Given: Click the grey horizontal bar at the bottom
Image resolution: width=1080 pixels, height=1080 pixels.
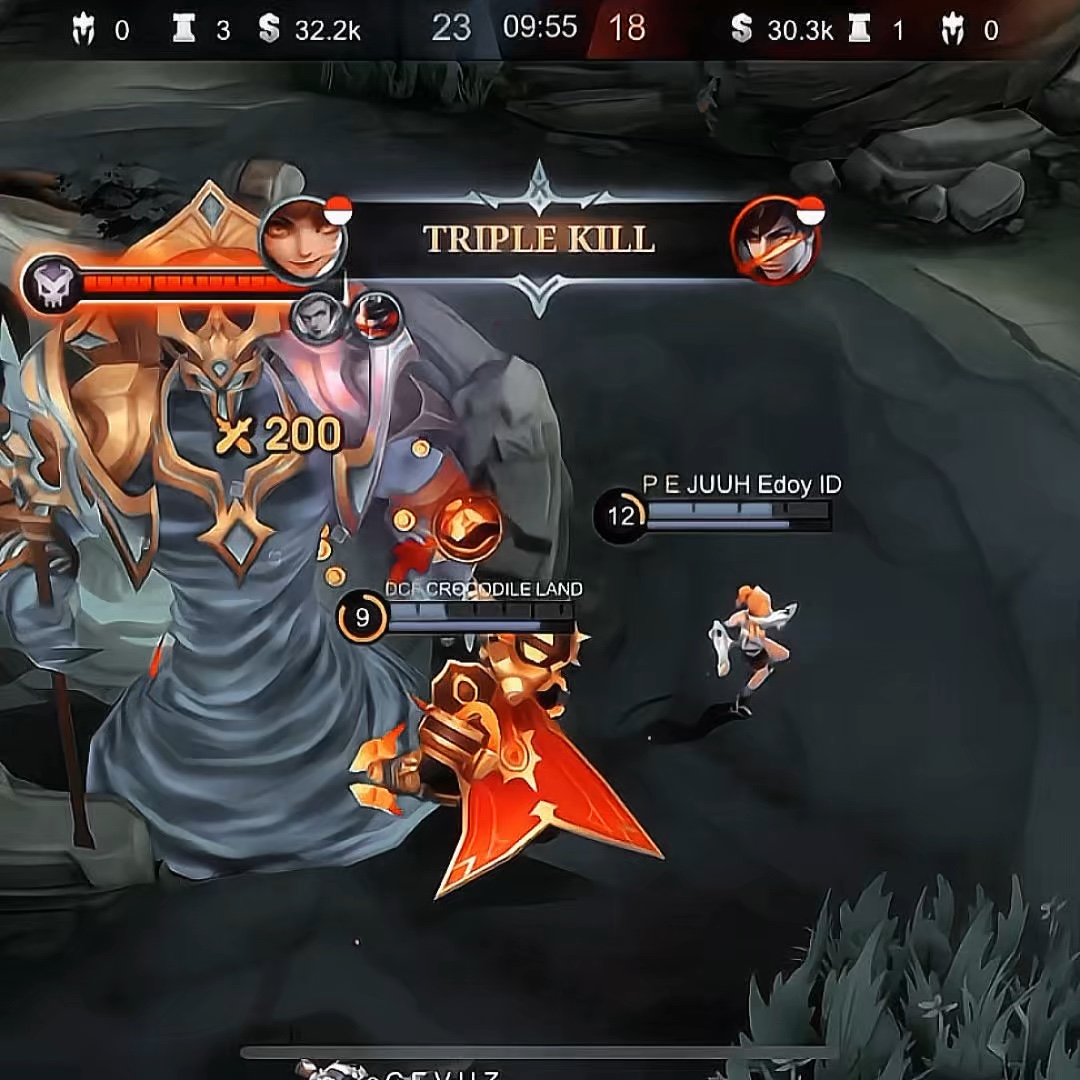Looking at the screenshot, I should click(540, 1052).
